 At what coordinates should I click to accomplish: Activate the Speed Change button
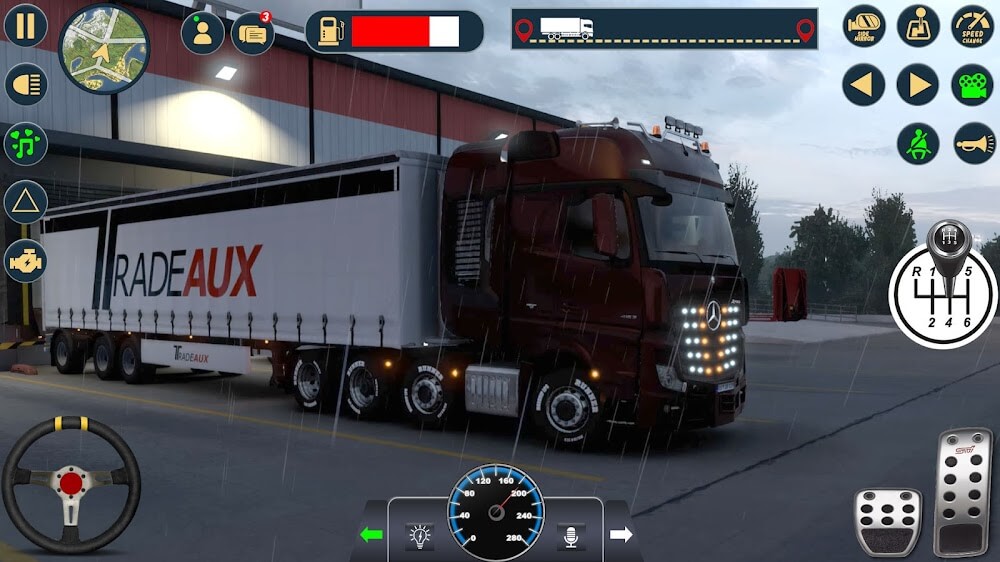tap(972, 26)
